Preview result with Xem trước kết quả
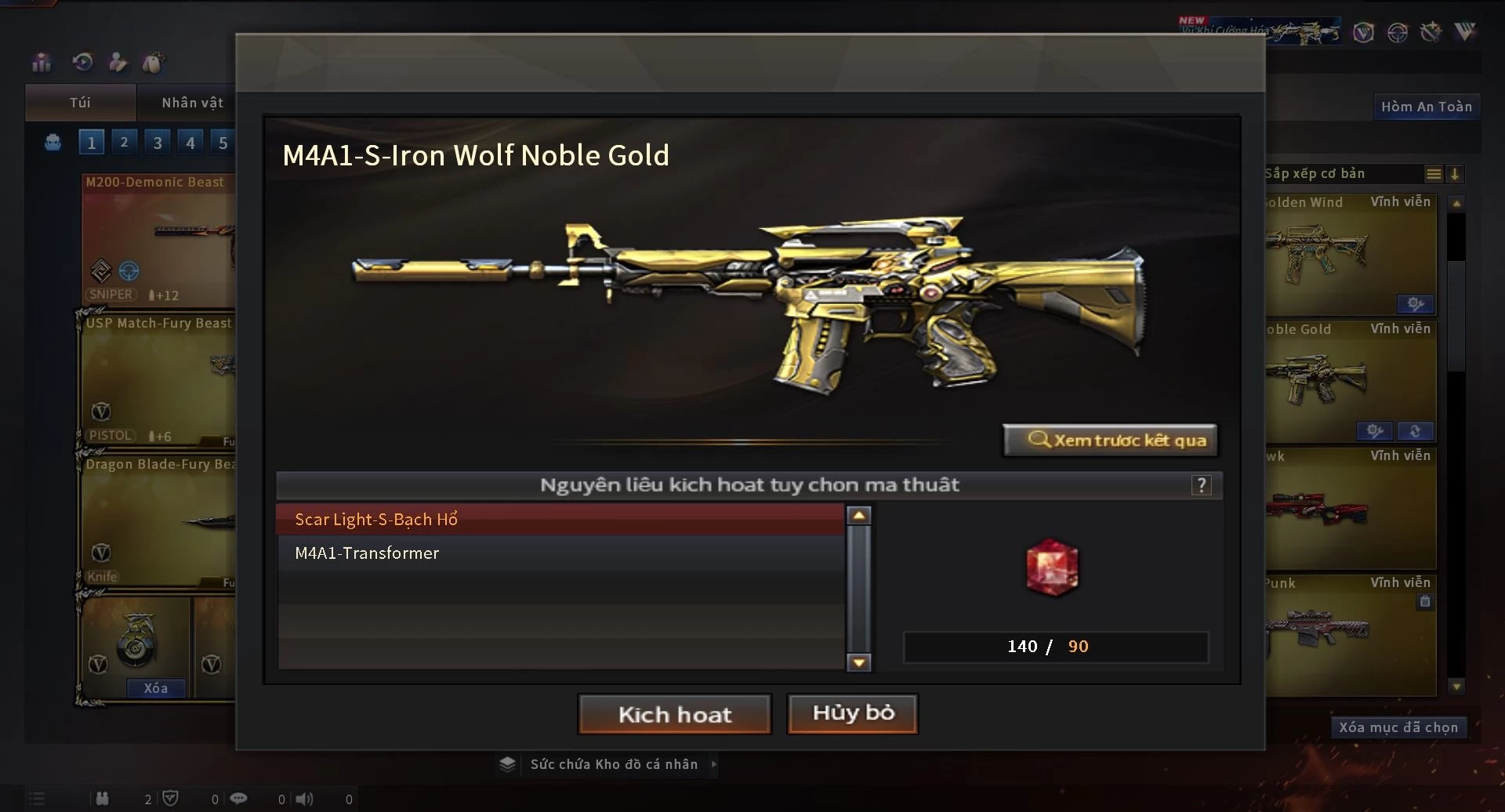This screenshot has width=1505, height=812. (1110, 440)
